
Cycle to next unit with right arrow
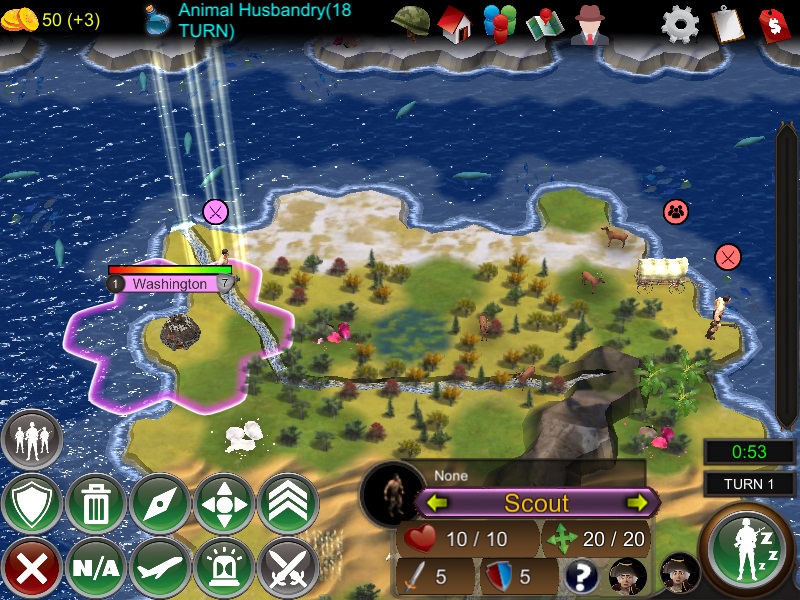pyautogui.click(x=637, y=503)
